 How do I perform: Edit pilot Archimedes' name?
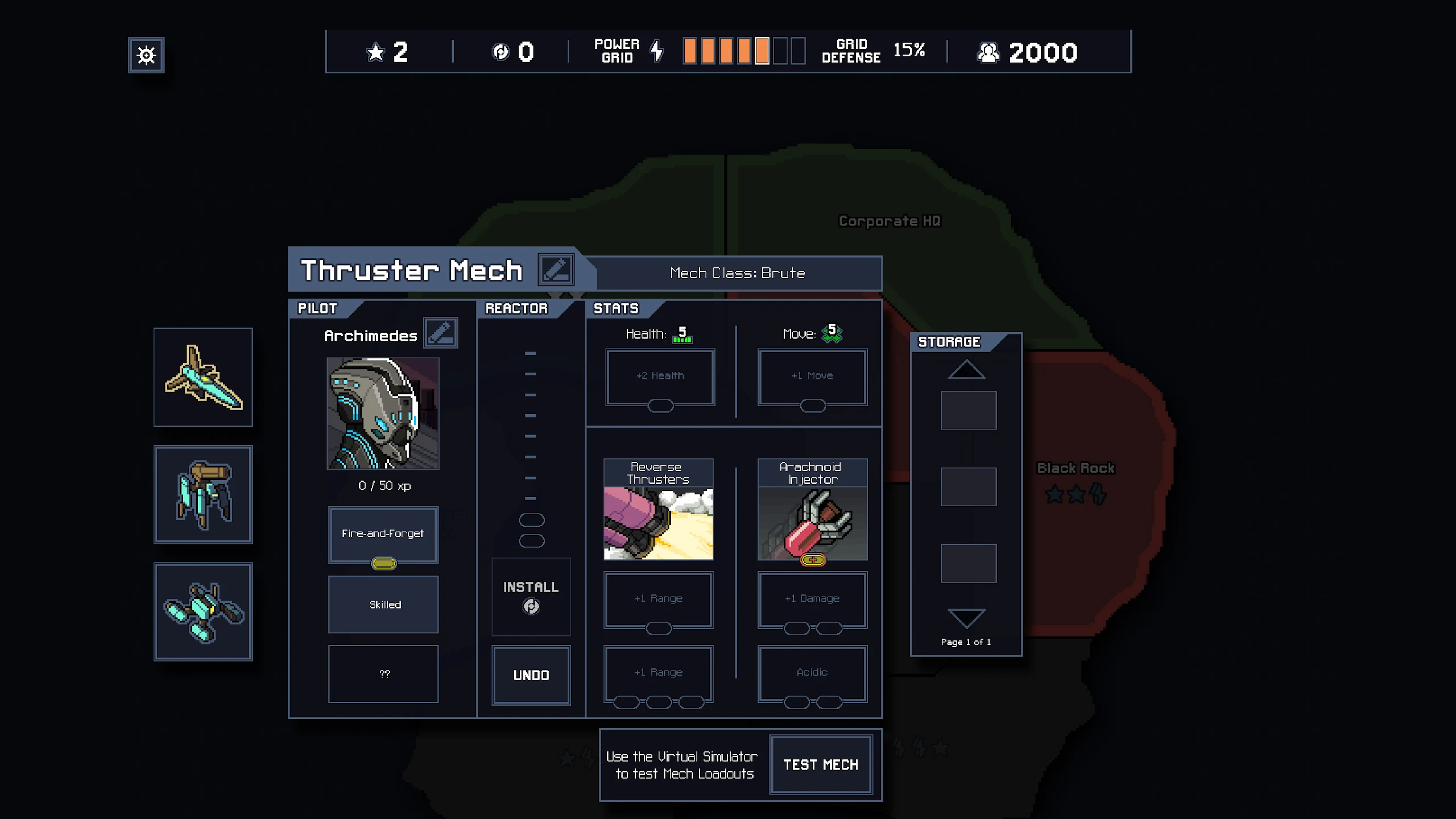click(x=441, y=333)
